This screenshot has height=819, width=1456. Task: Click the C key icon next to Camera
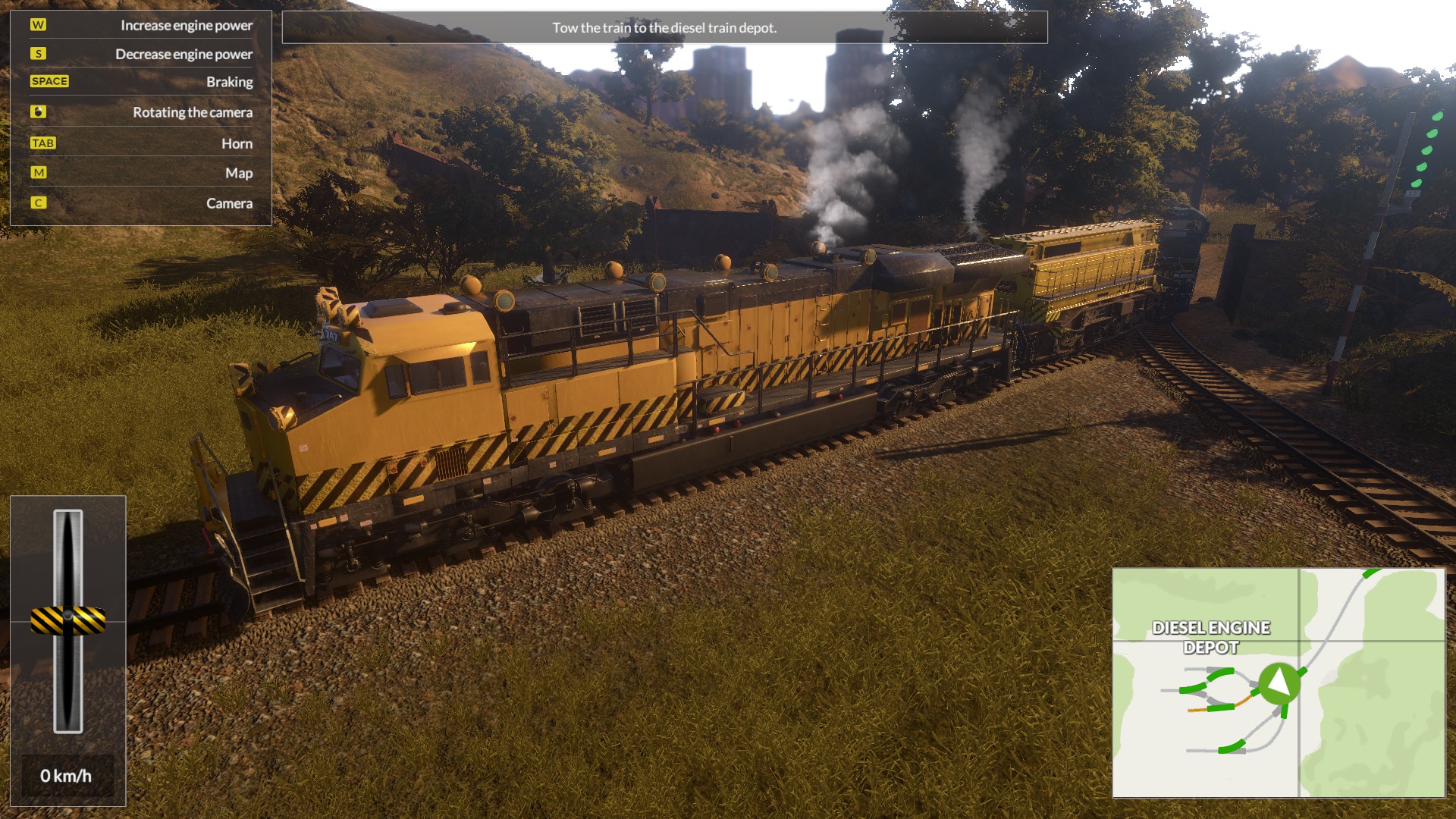[39, 203]
